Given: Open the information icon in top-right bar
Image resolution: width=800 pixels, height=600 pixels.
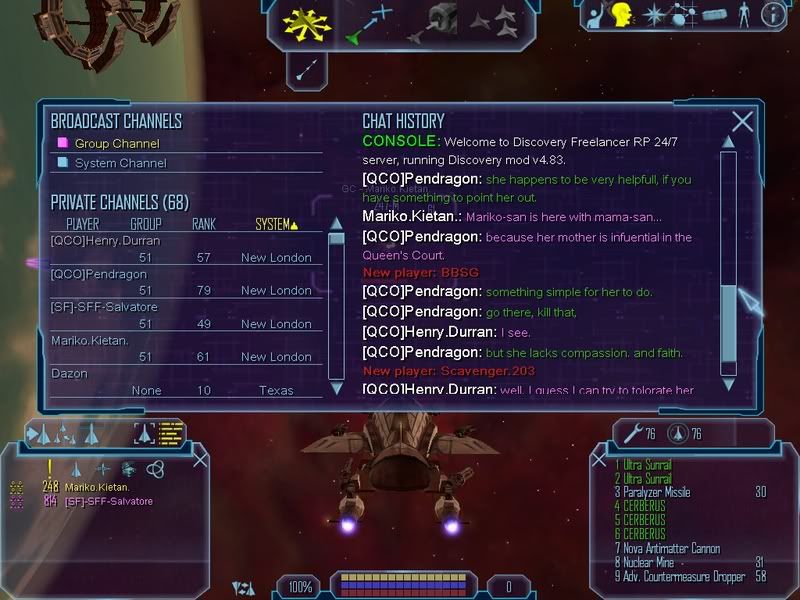Looking at the screenshot, I should pyautogui.click(x=773, y=15).
